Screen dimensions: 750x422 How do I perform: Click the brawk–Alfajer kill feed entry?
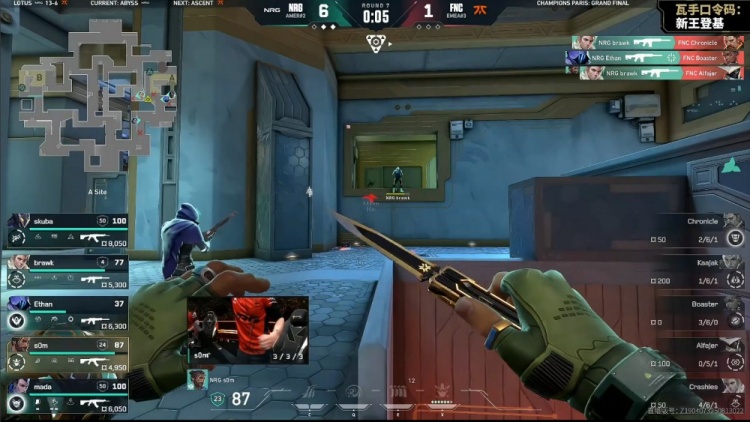[657, 73]
